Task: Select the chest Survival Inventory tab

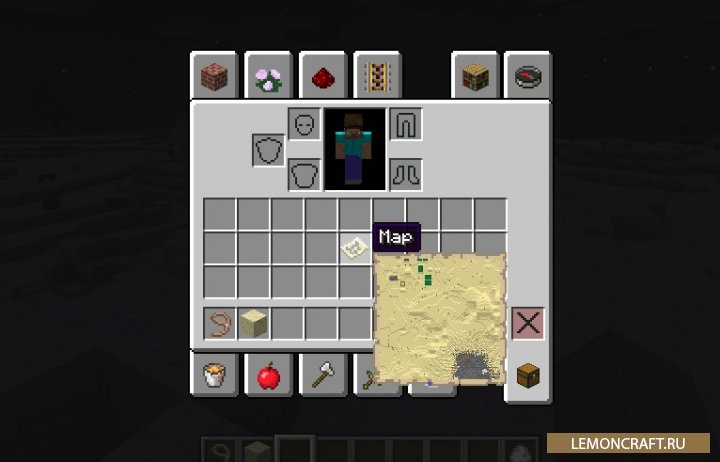Action: pyautogui.click(x=527, y=376)
